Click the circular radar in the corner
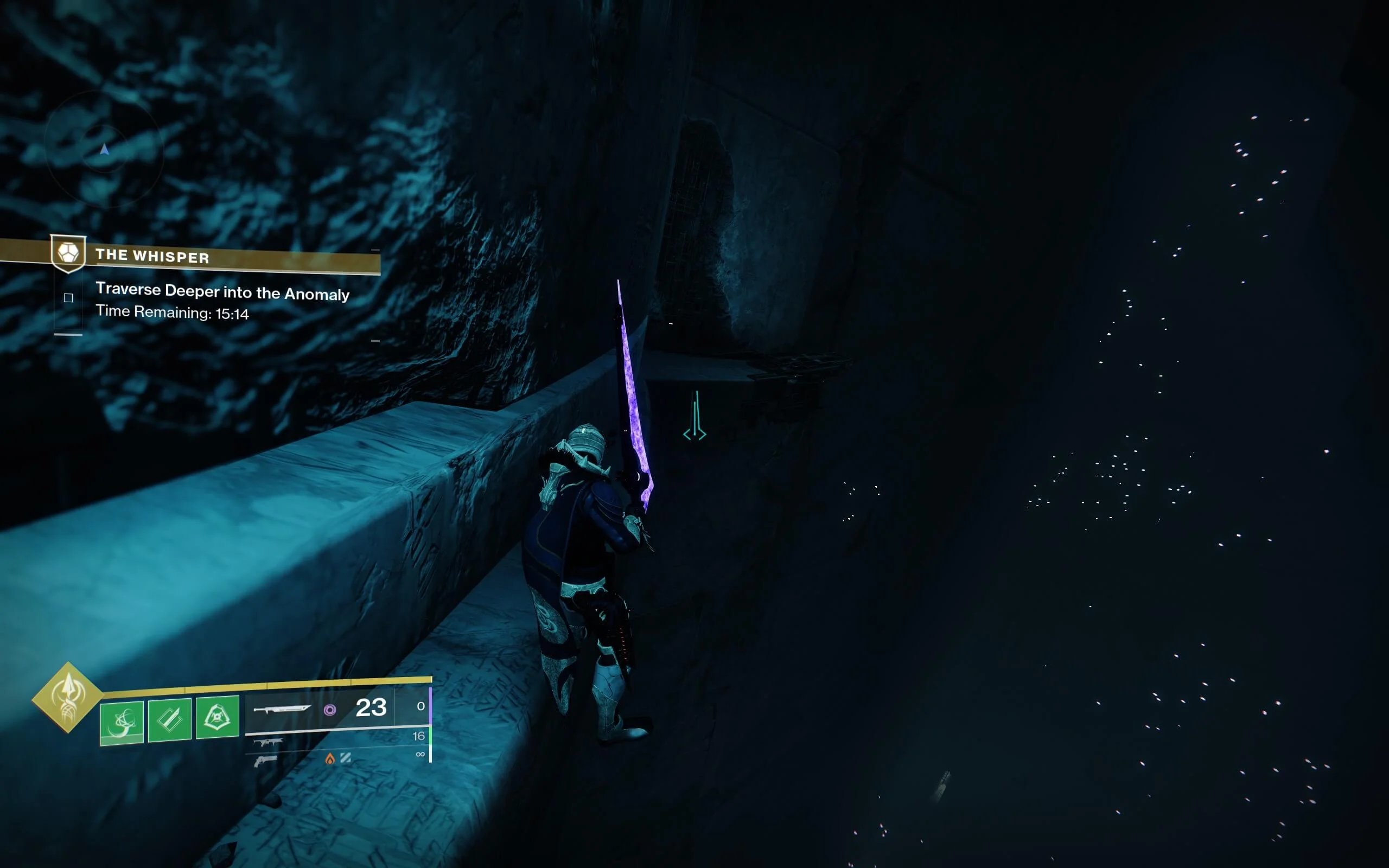 [104, 150]
